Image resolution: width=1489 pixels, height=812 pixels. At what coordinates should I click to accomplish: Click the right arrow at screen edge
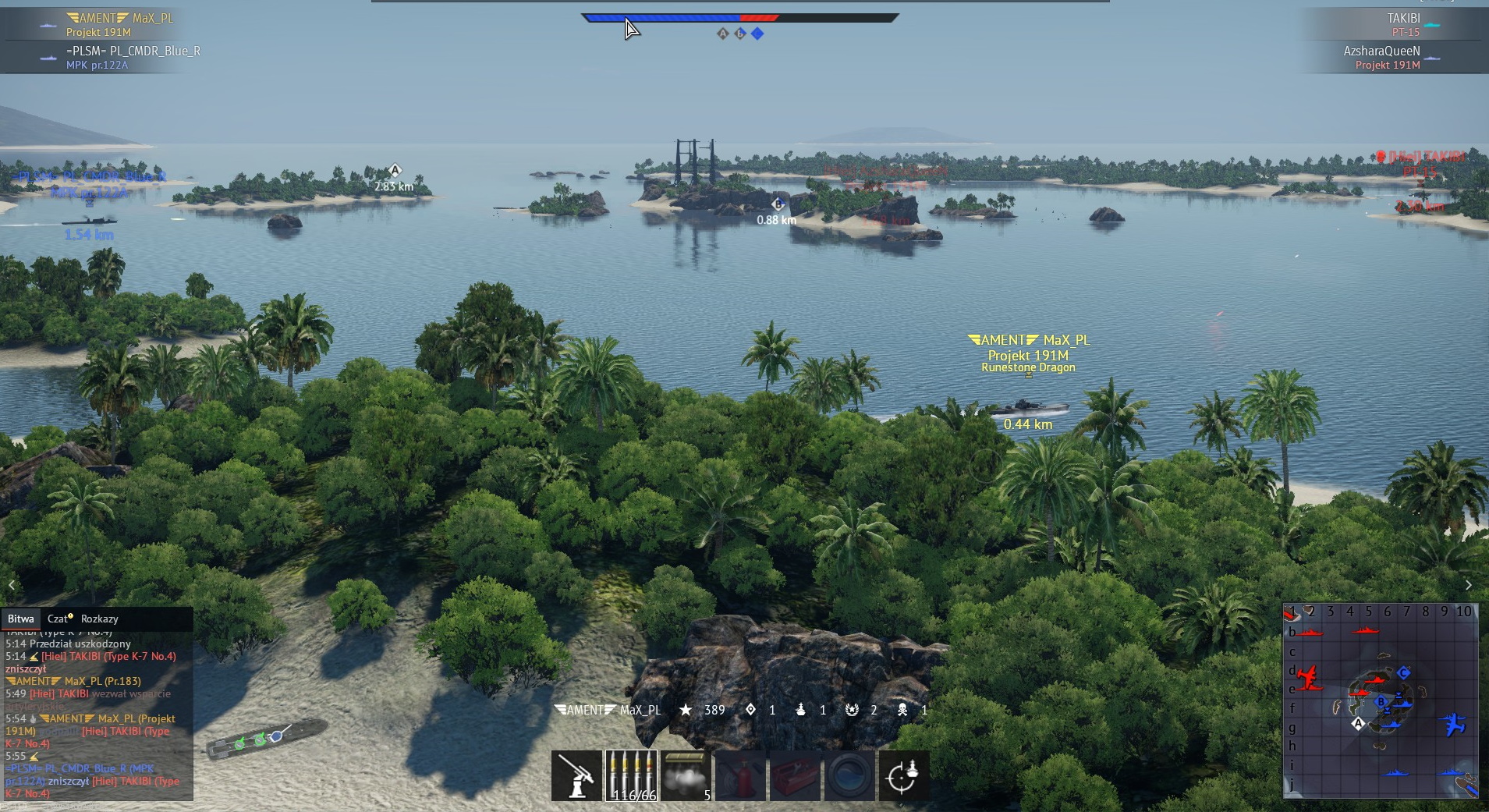point(1469,585)
